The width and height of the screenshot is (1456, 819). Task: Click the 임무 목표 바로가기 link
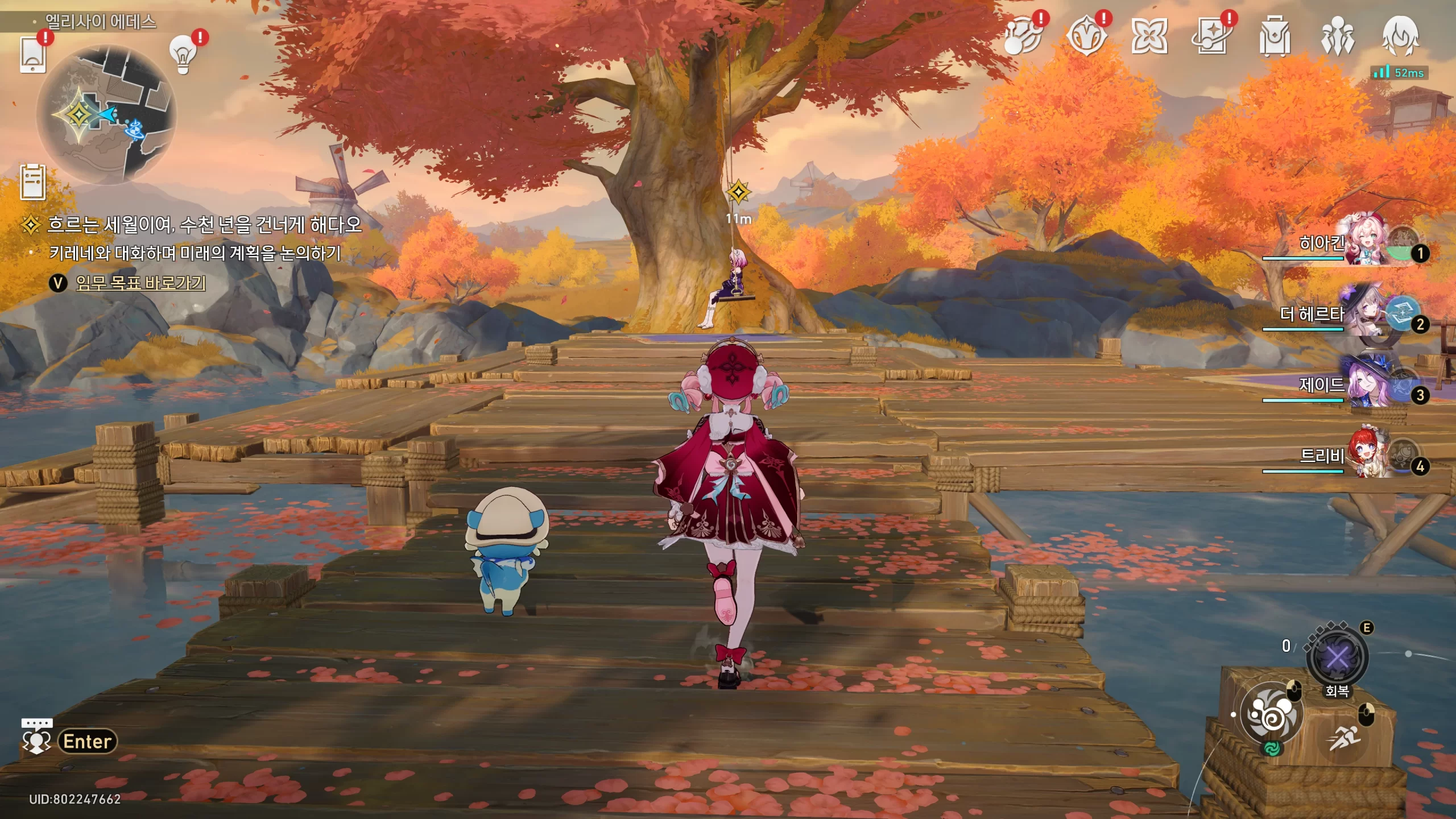(140, 283)
